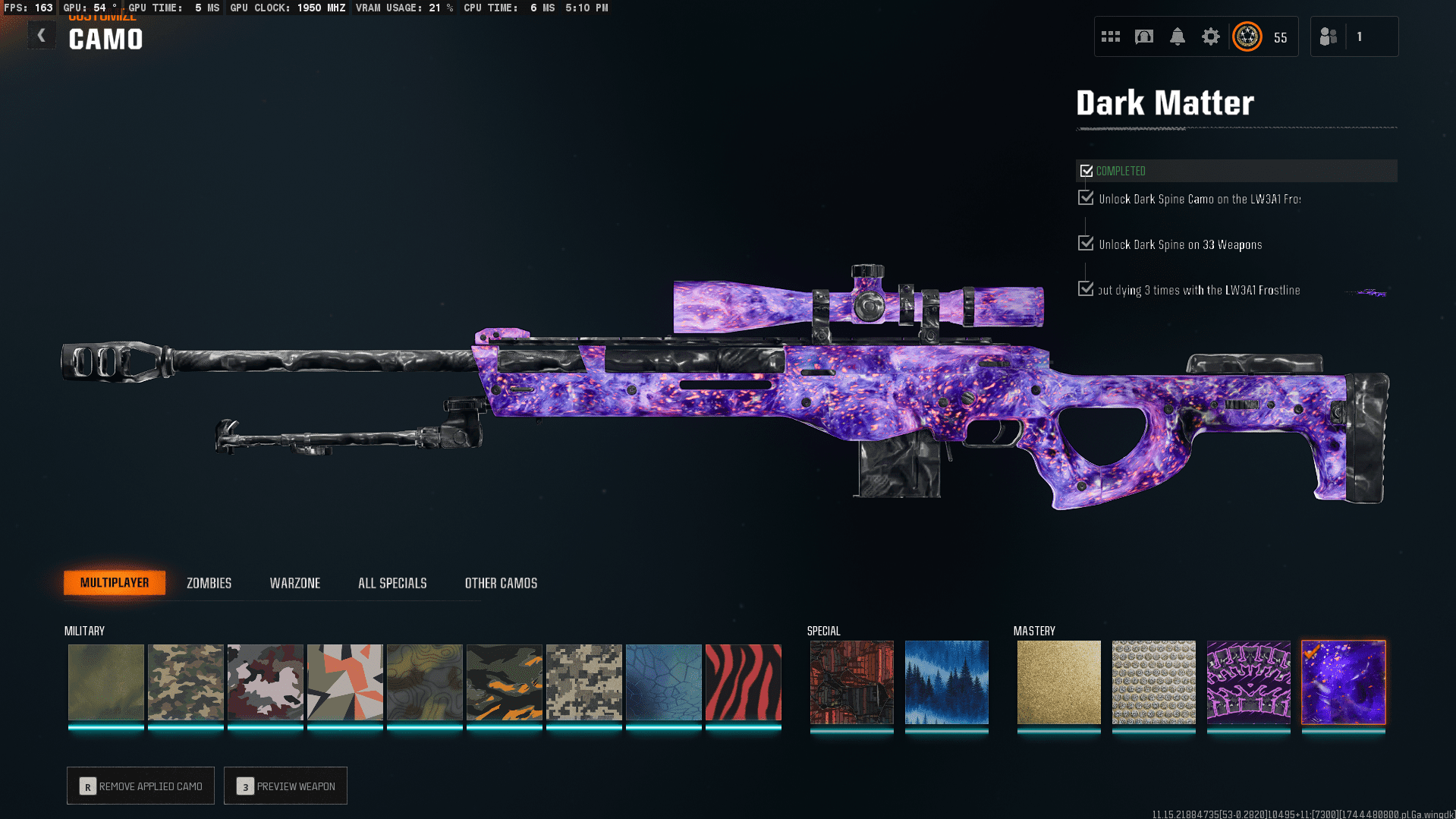Open the settings gear icon
1456x819 pixels.
tap(1210, 36)
